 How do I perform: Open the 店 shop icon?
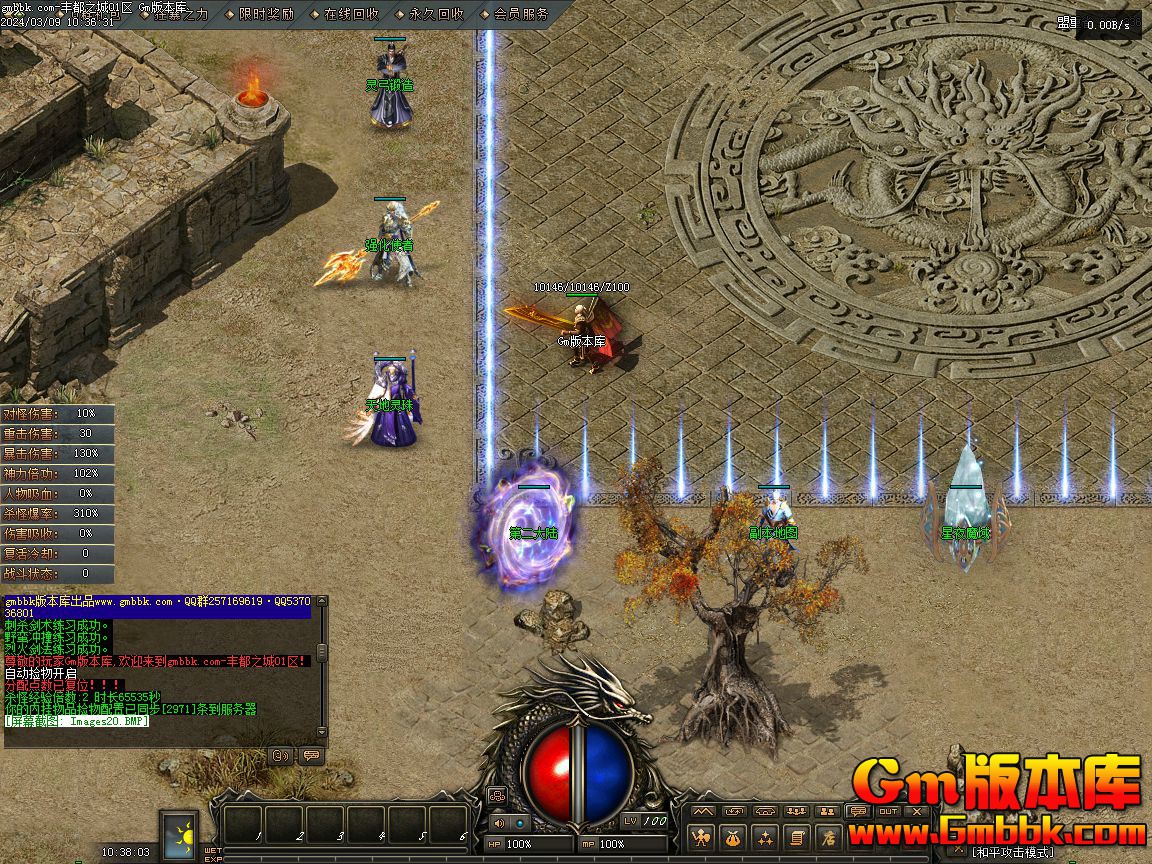(827, 837)
